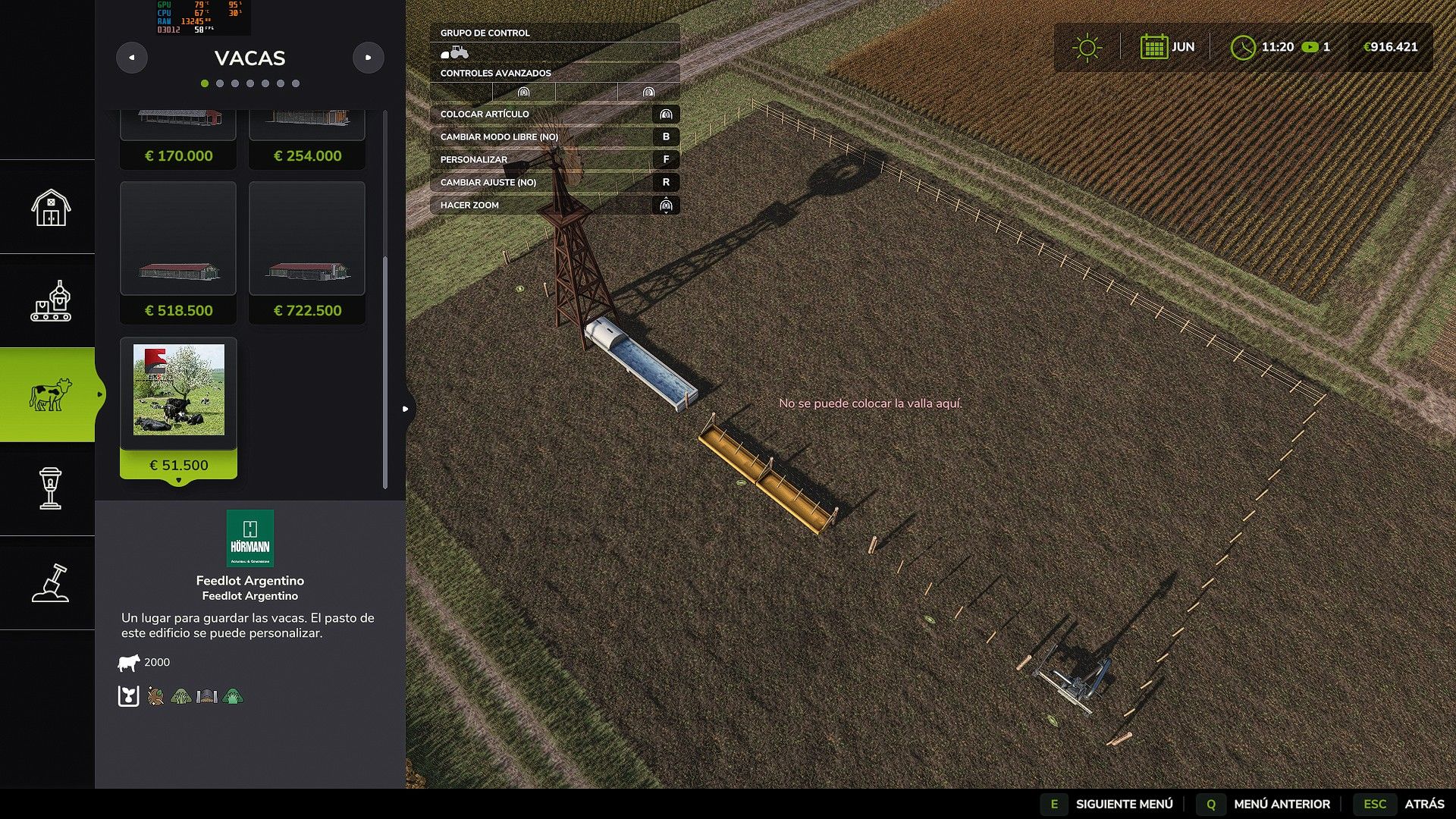Image resolution: width=1456 pixels, height=819 pixels.
Task: Click the Siguiente Menú button
Action: [1110, 804]
